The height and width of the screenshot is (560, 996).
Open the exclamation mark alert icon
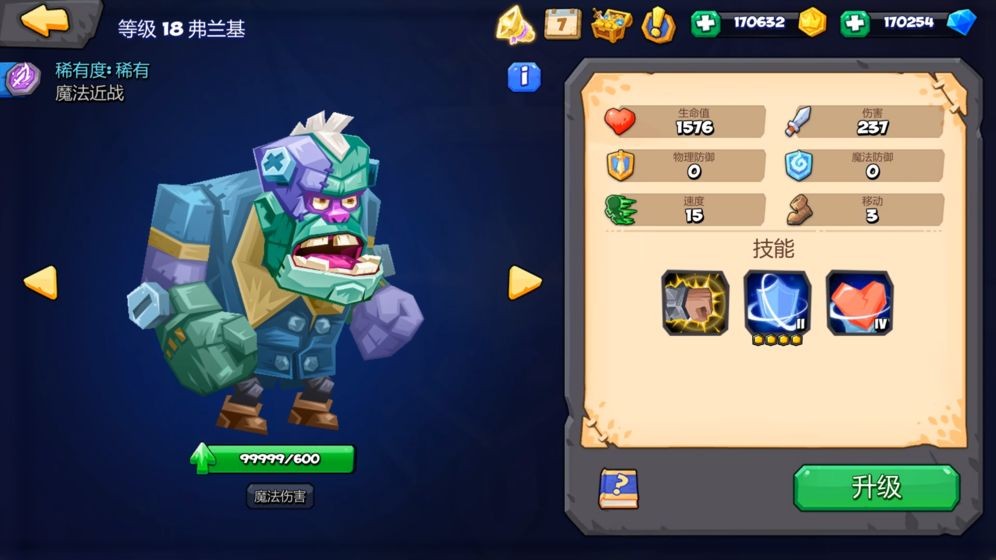[x=657, y=23]
